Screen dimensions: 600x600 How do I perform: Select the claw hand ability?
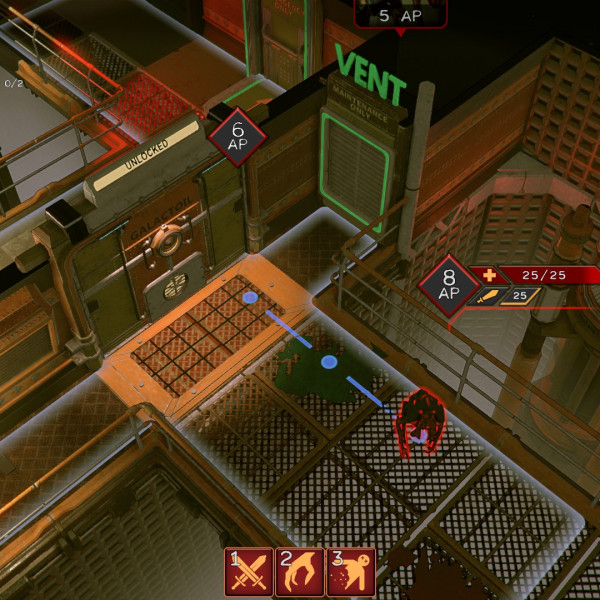coord(299,571)
